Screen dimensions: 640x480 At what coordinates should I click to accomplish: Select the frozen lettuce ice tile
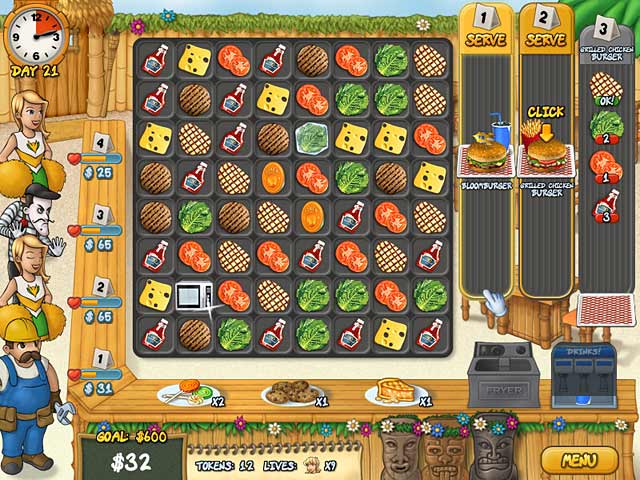[x=311, y=137]
